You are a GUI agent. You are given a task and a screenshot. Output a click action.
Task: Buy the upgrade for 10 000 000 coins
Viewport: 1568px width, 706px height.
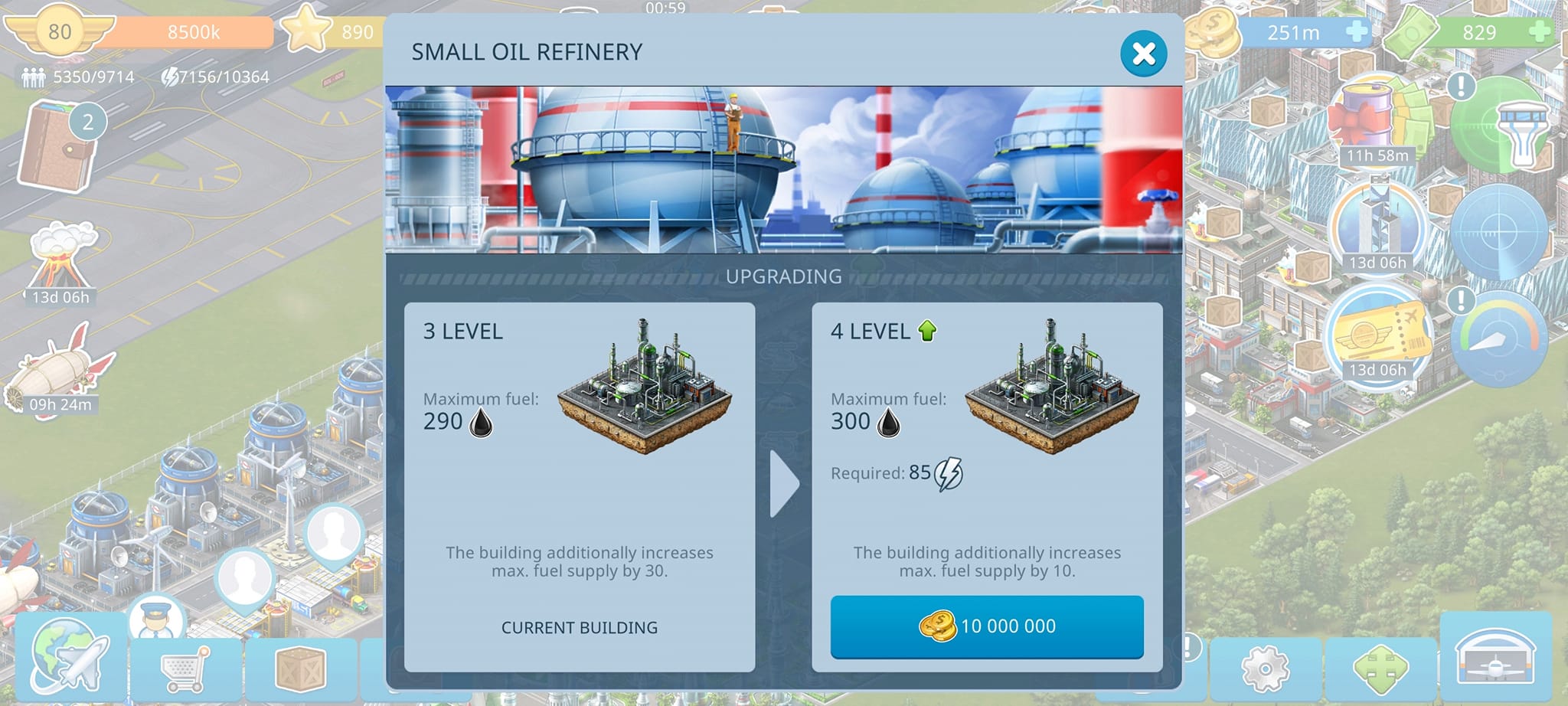click(x=986, y=626)
